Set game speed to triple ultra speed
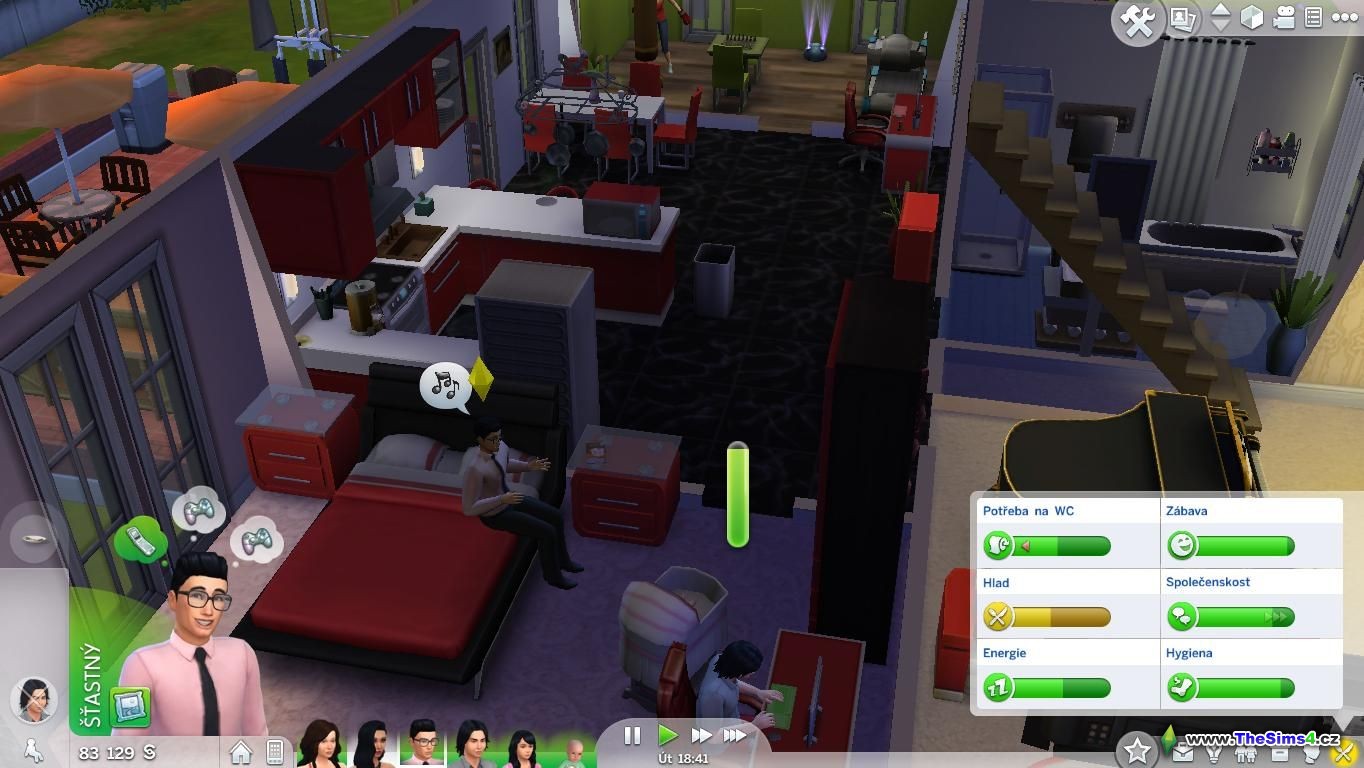This screenshot has width=1364, height=768. point(735,736)
